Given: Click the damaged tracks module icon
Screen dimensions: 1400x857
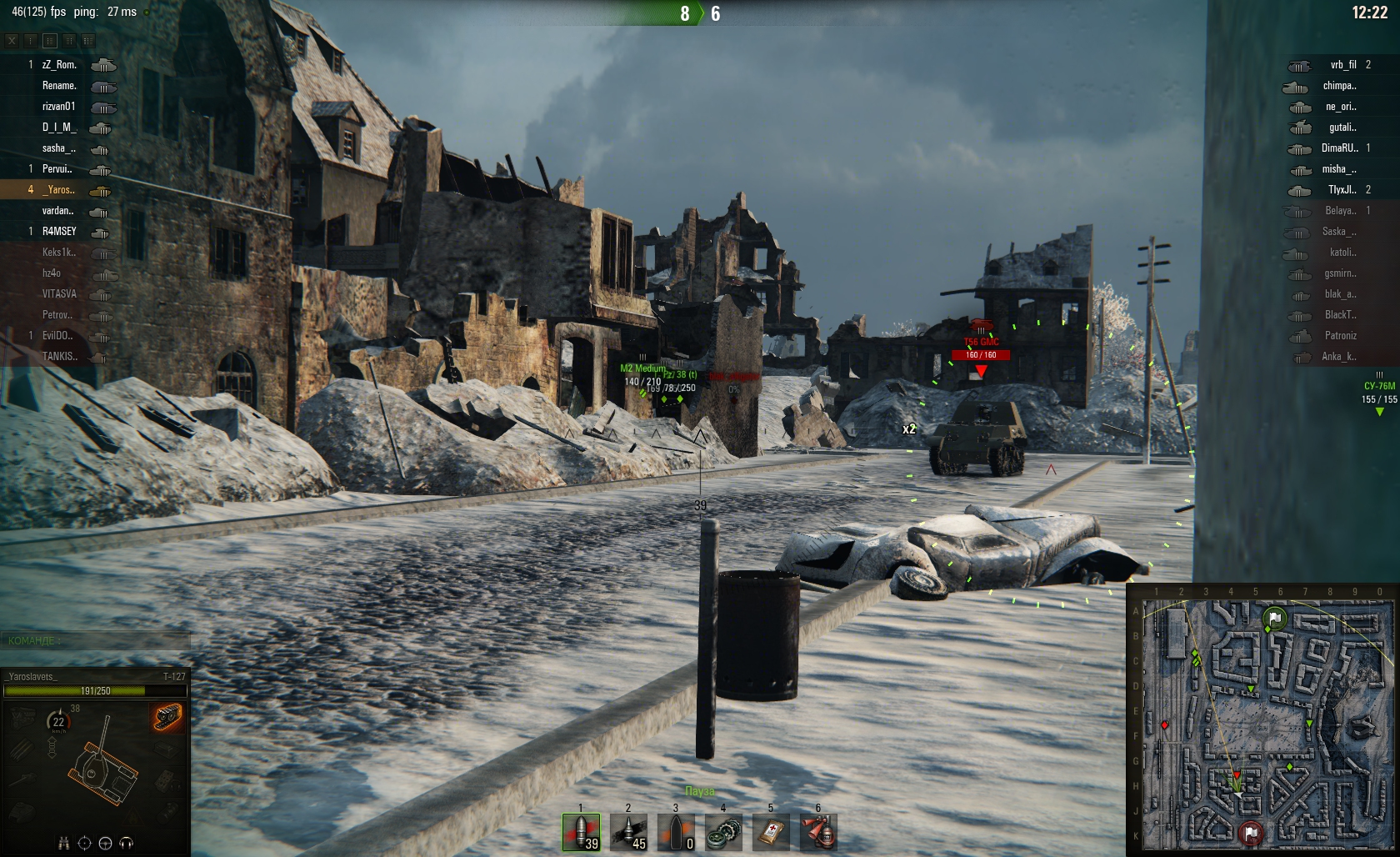Looking at the screenshot, I should 167,715.
